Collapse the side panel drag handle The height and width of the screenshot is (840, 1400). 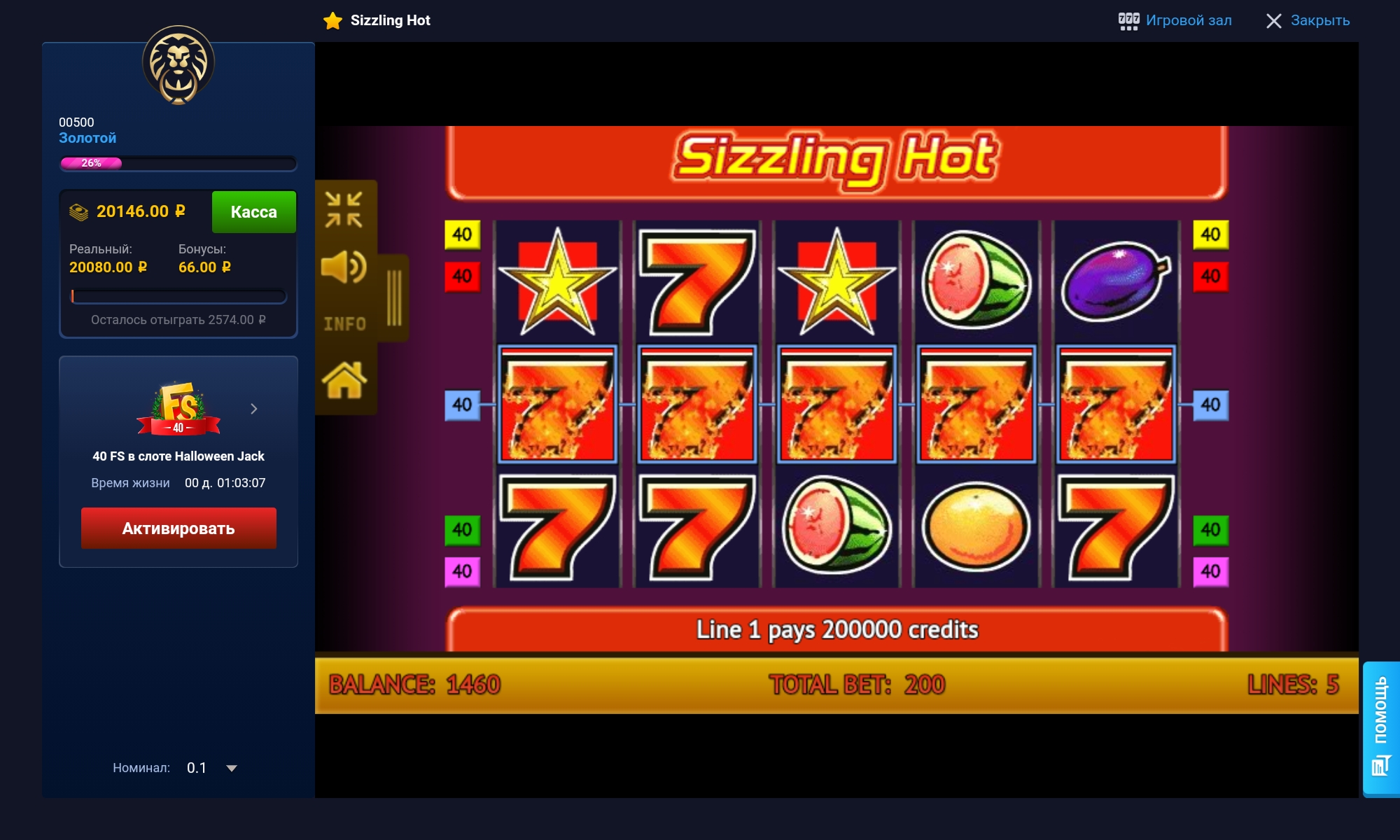394,298
